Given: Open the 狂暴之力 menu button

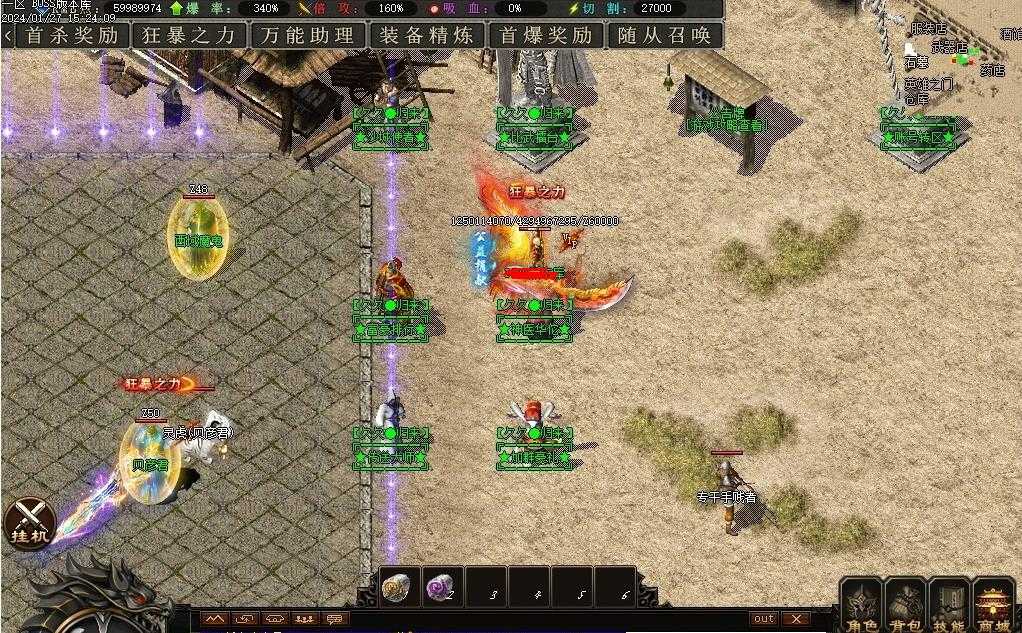Looking at the screenshot, I should pyautogui.click(x=190, y=35).
